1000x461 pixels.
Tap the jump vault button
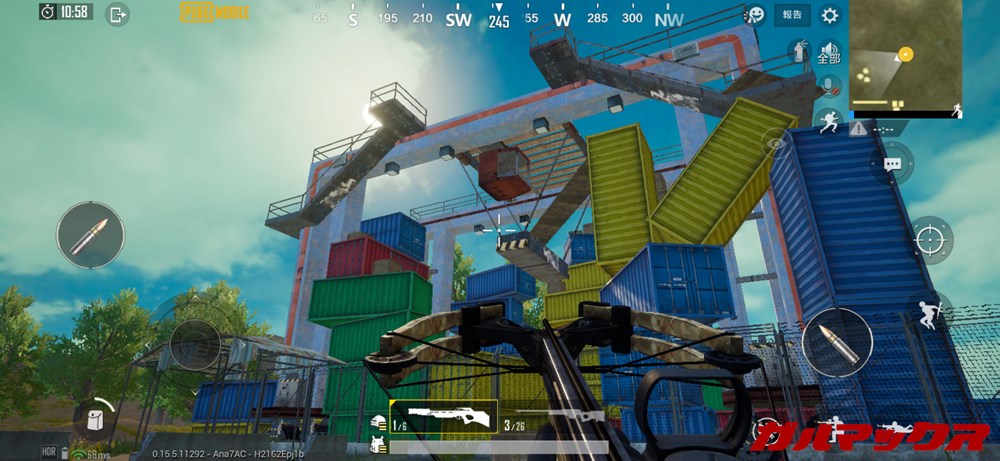click(x=928, y=310)
